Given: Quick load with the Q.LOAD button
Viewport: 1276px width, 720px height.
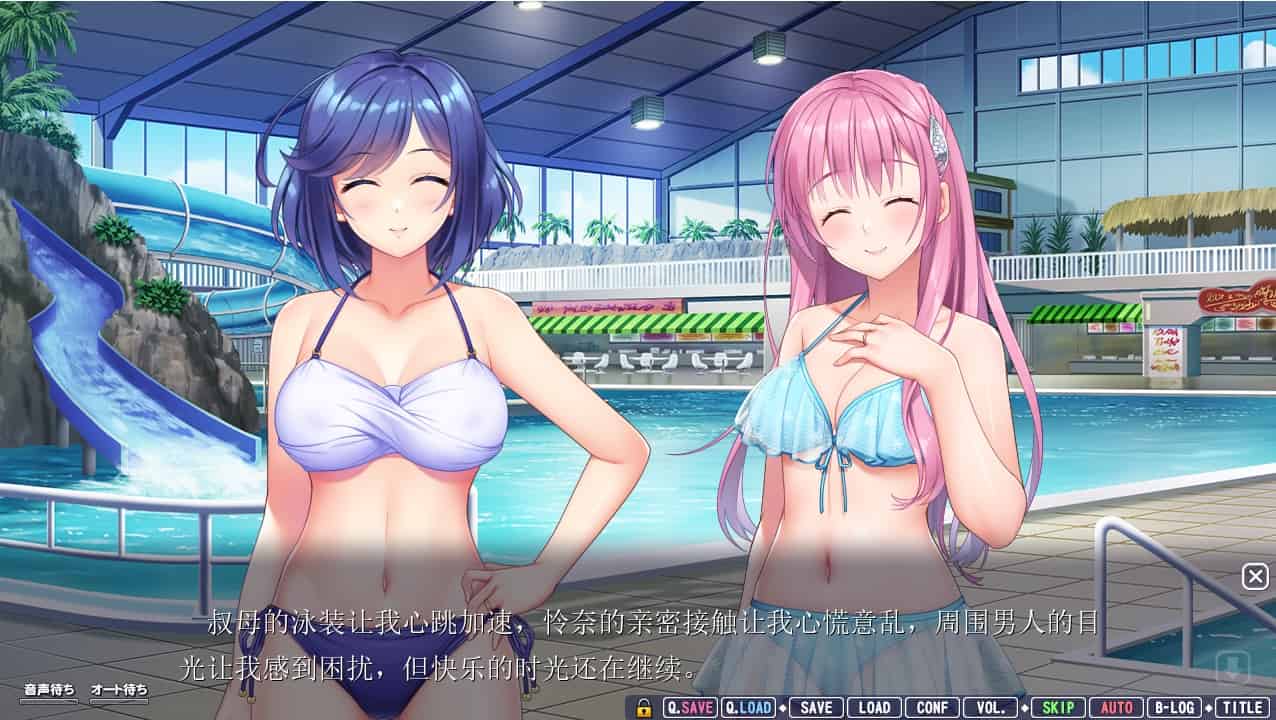Looking at the screenshot, I should (749, 707).
